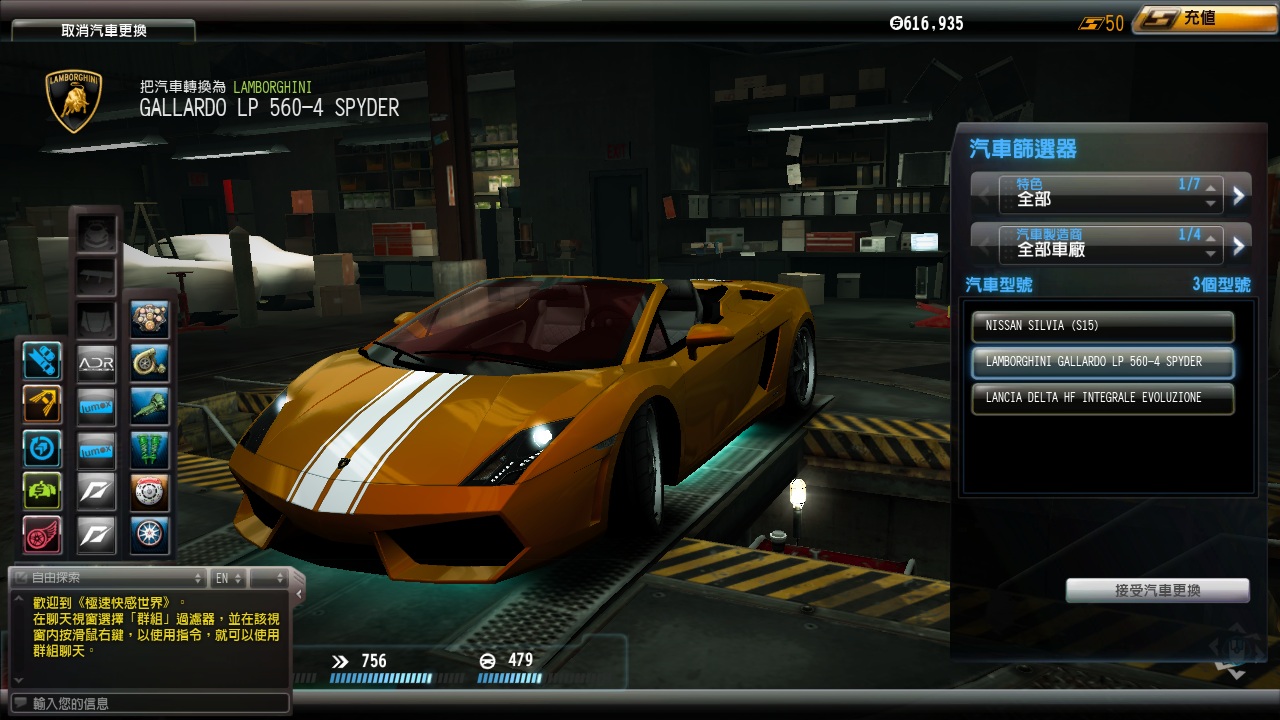The image size is (1280, 720).
Task: Select the engine part icon
Action: (150, 320)
